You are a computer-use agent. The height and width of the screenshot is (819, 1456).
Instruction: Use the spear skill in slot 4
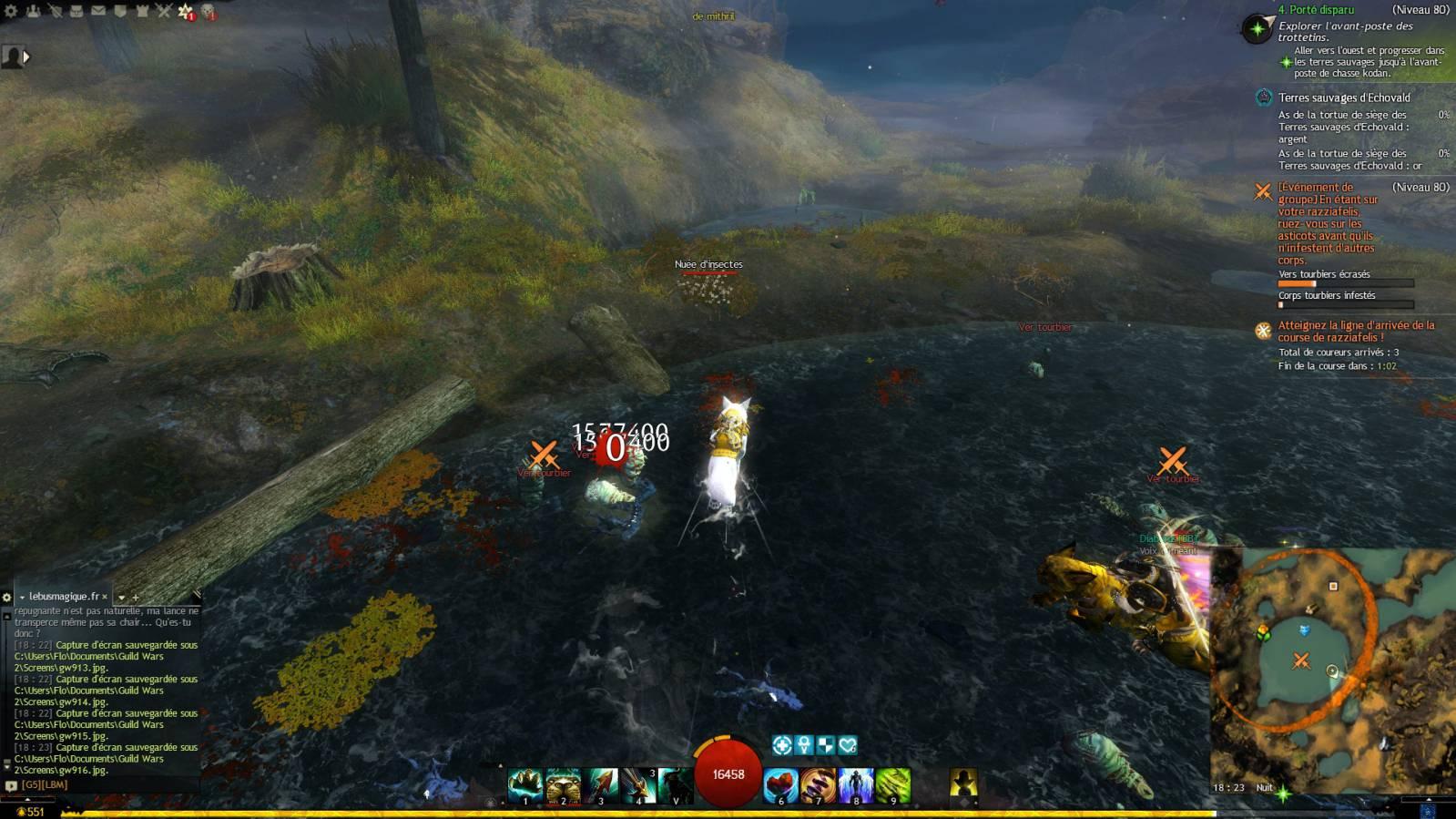638,784
